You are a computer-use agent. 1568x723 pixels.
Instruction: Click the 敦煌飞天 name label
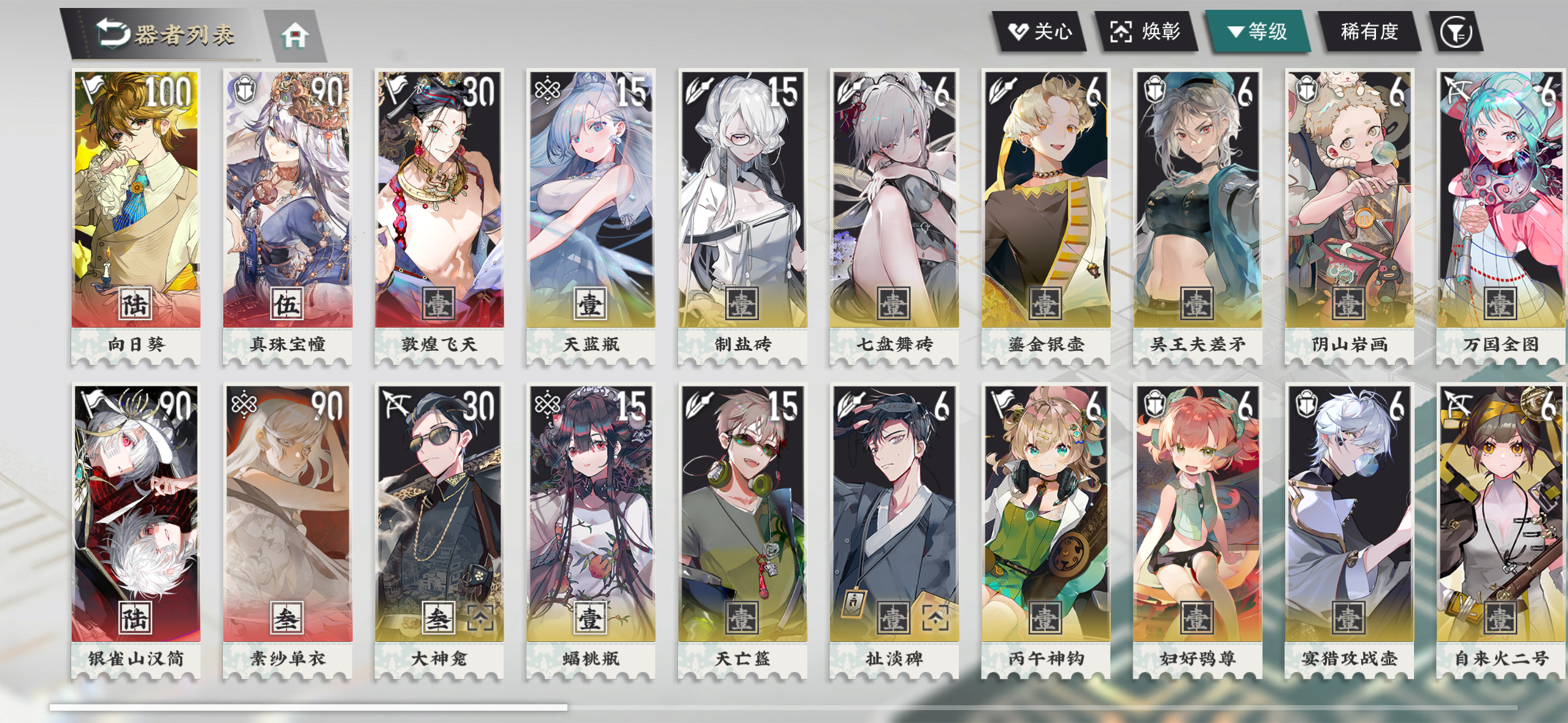point(439,345)
